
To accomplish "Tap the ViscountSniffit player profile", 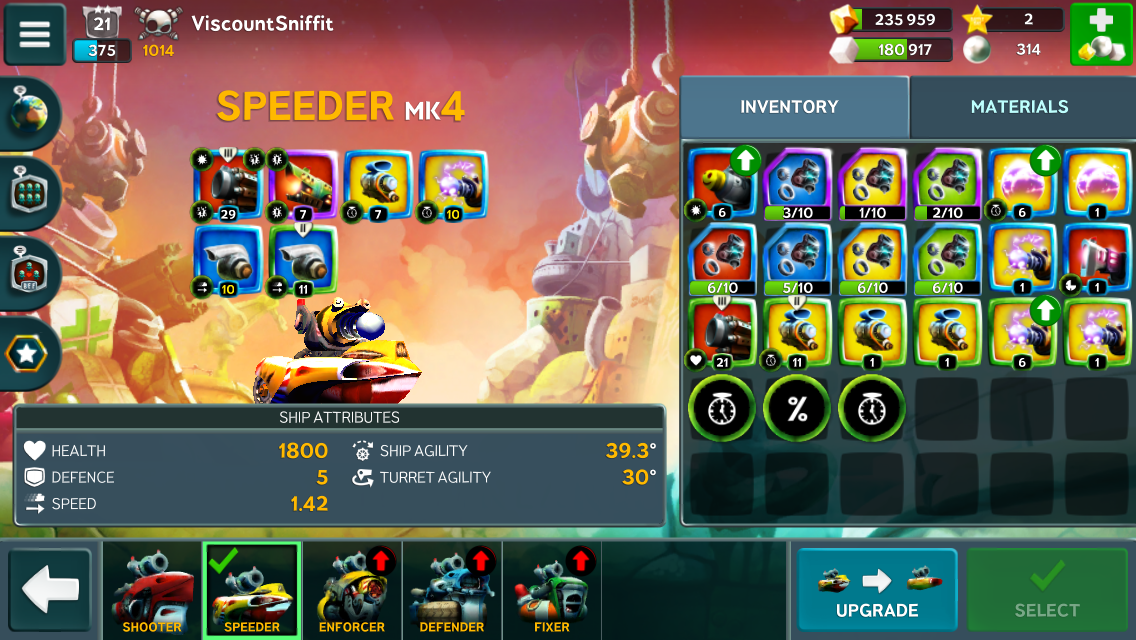I will click(262, 22).
